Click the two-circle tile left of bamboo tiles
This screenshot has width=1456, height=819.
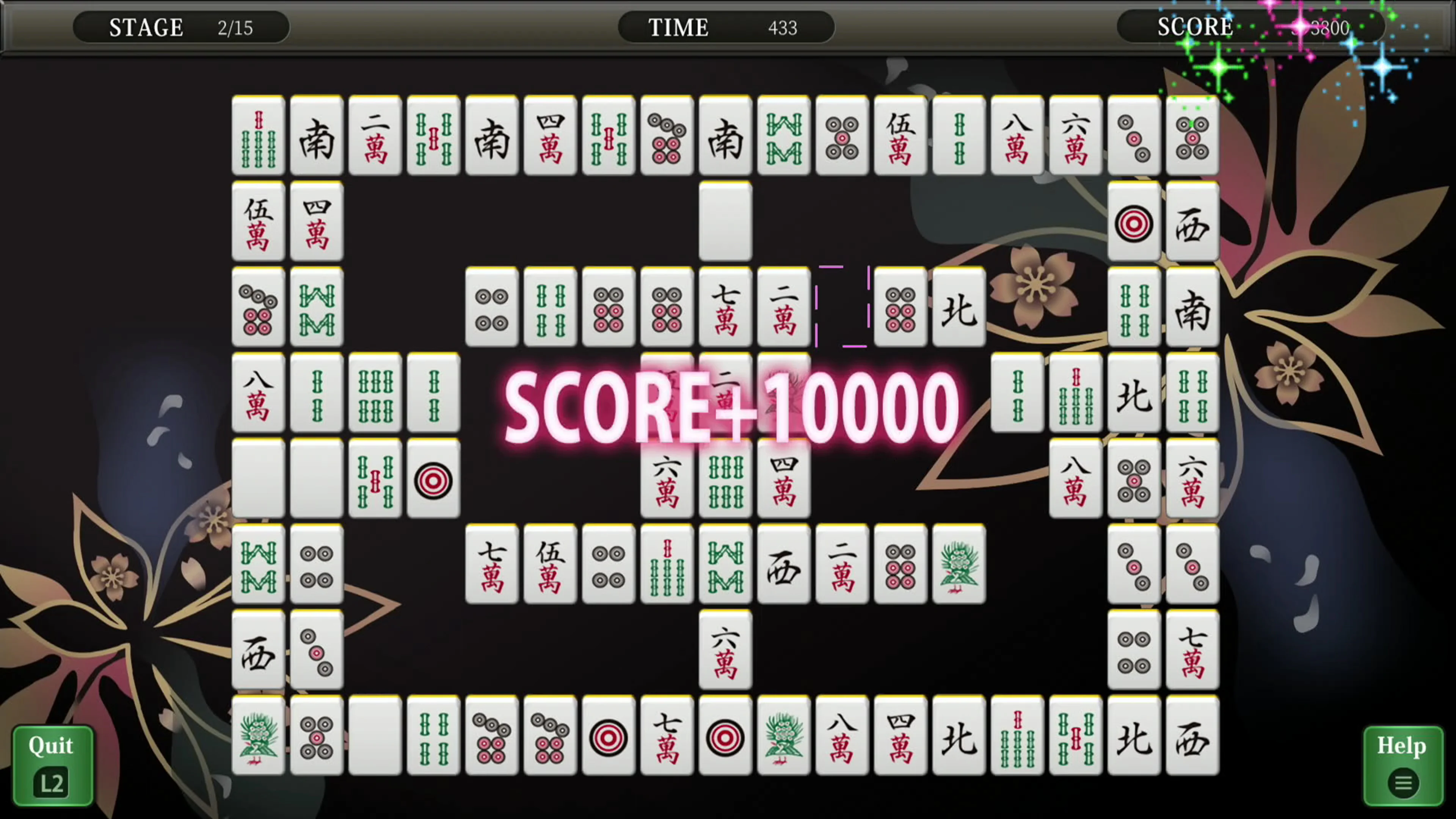[x=492, y=308]
